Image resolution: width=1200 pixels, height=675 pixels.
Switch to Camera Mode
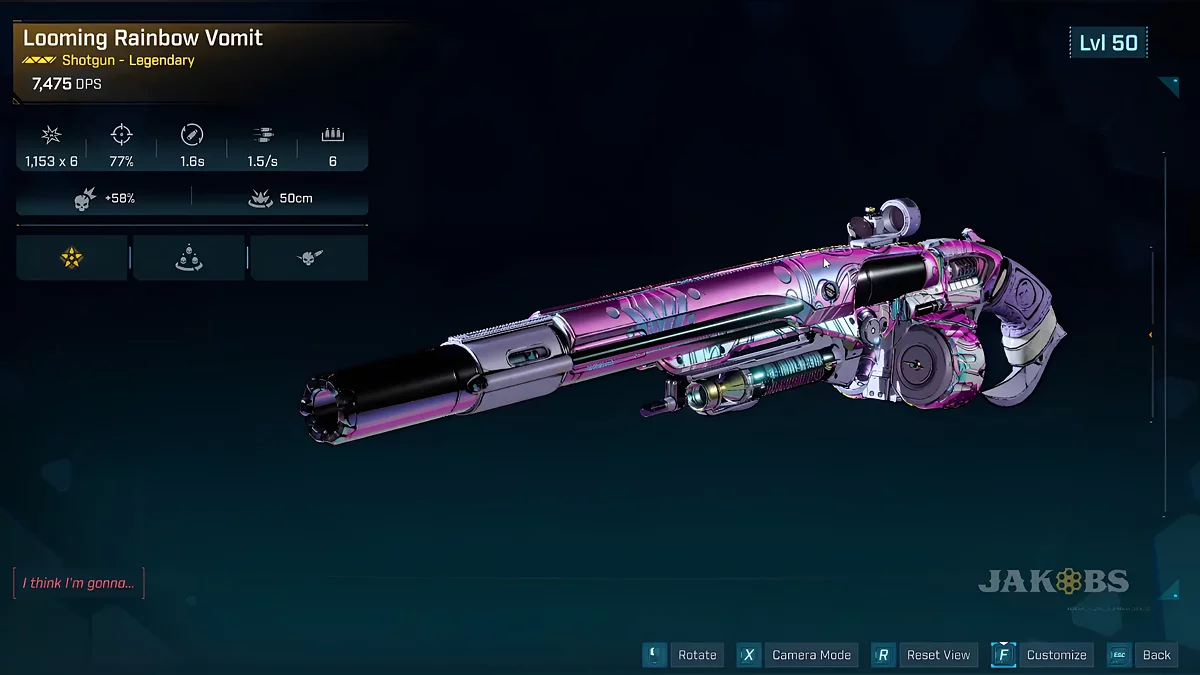811,655
